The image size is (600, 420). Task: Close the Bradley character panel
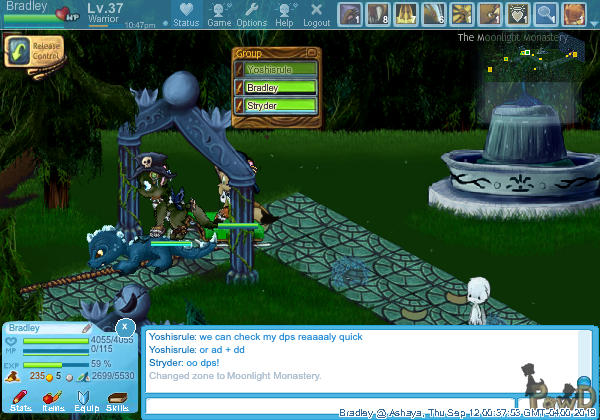click(123, 327)
